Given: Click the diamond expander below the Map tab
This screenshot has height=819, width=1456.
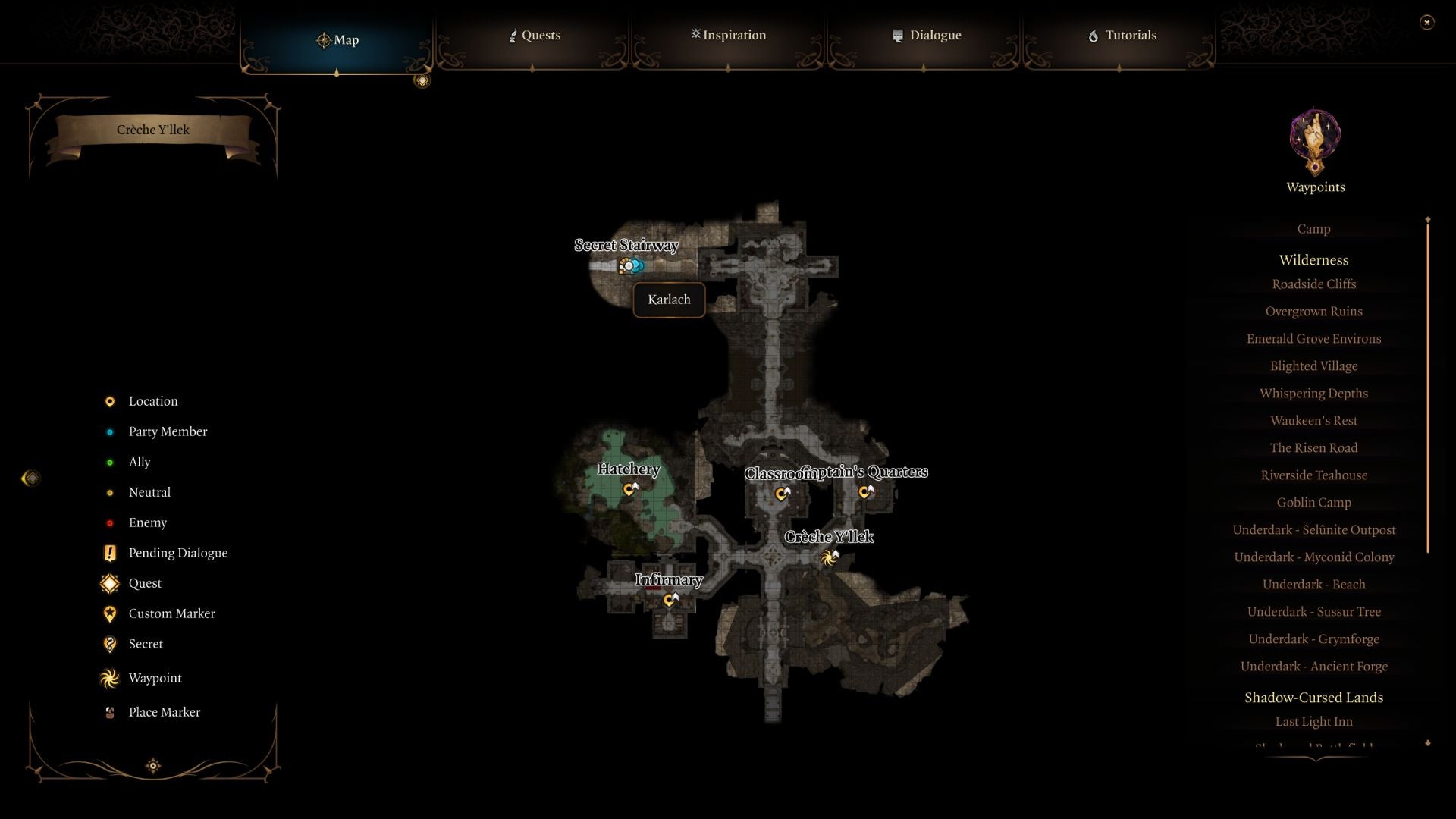Looking at the screenshot, I should point(422,80).
